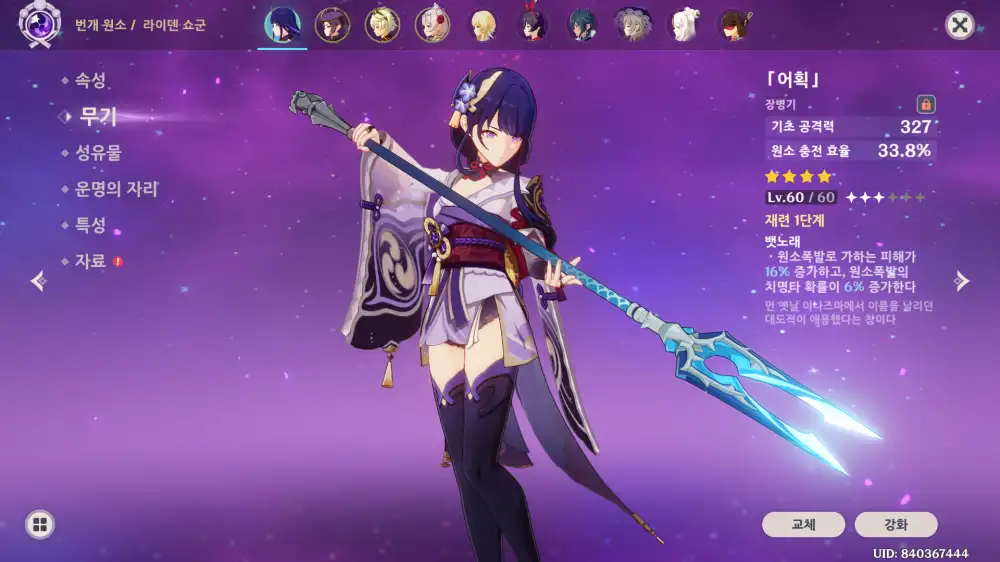The image size is (1000, 562).
Task: Choose the character with red bunny ears
Action: point(533,25)
